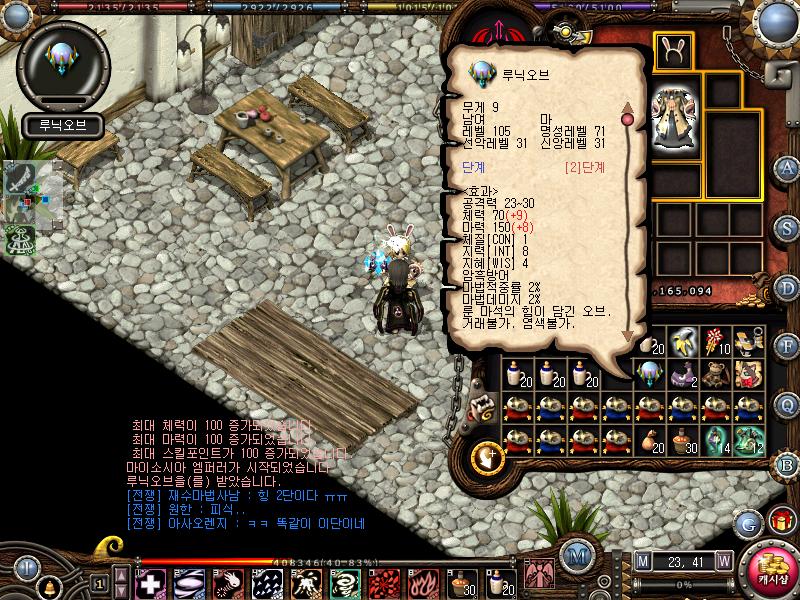The image size is (800, 600).
Task: Click the round A side button
Action: coord(787,168)
